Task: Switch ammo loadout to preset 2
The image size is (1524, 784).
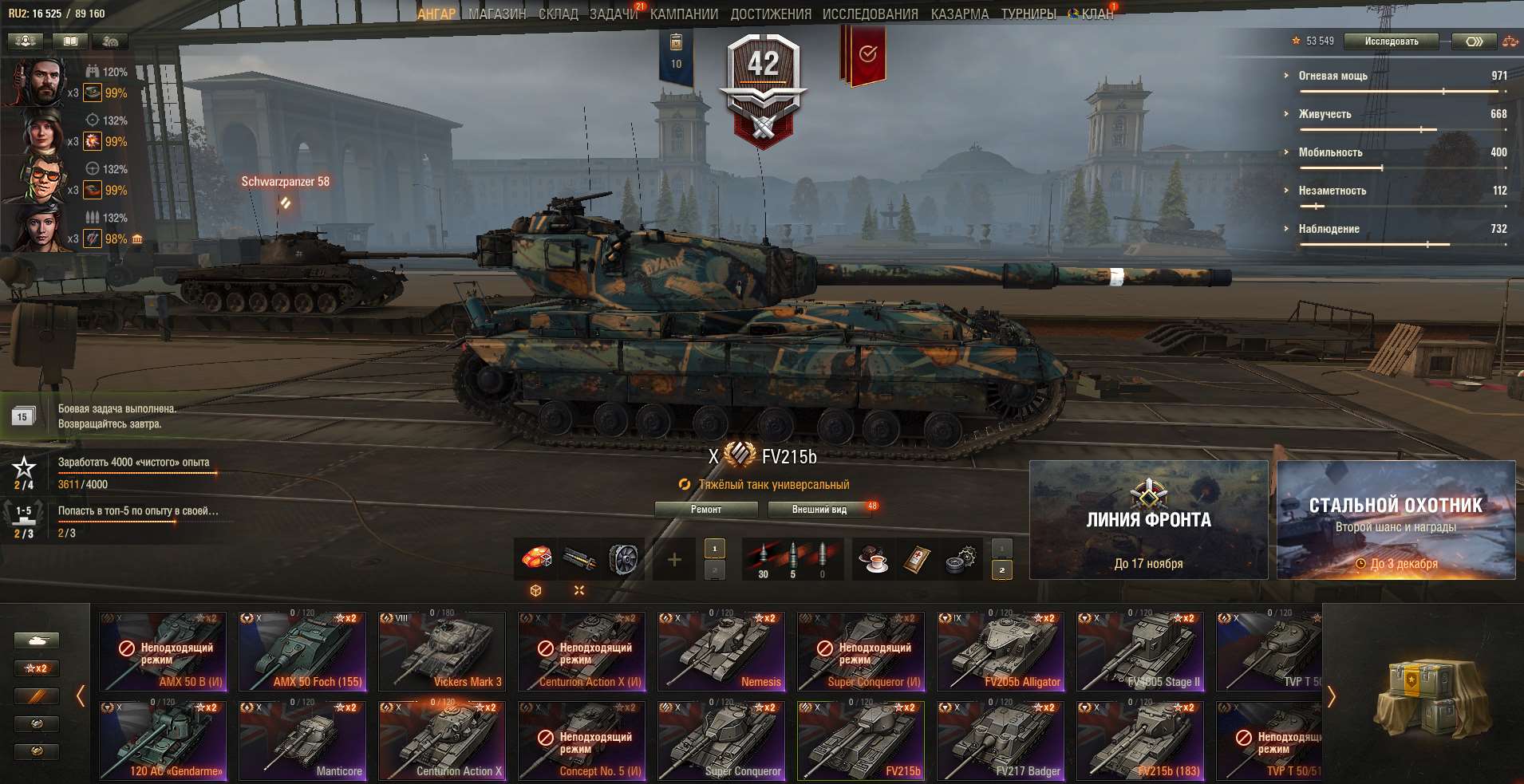Action: point(1002,569)
